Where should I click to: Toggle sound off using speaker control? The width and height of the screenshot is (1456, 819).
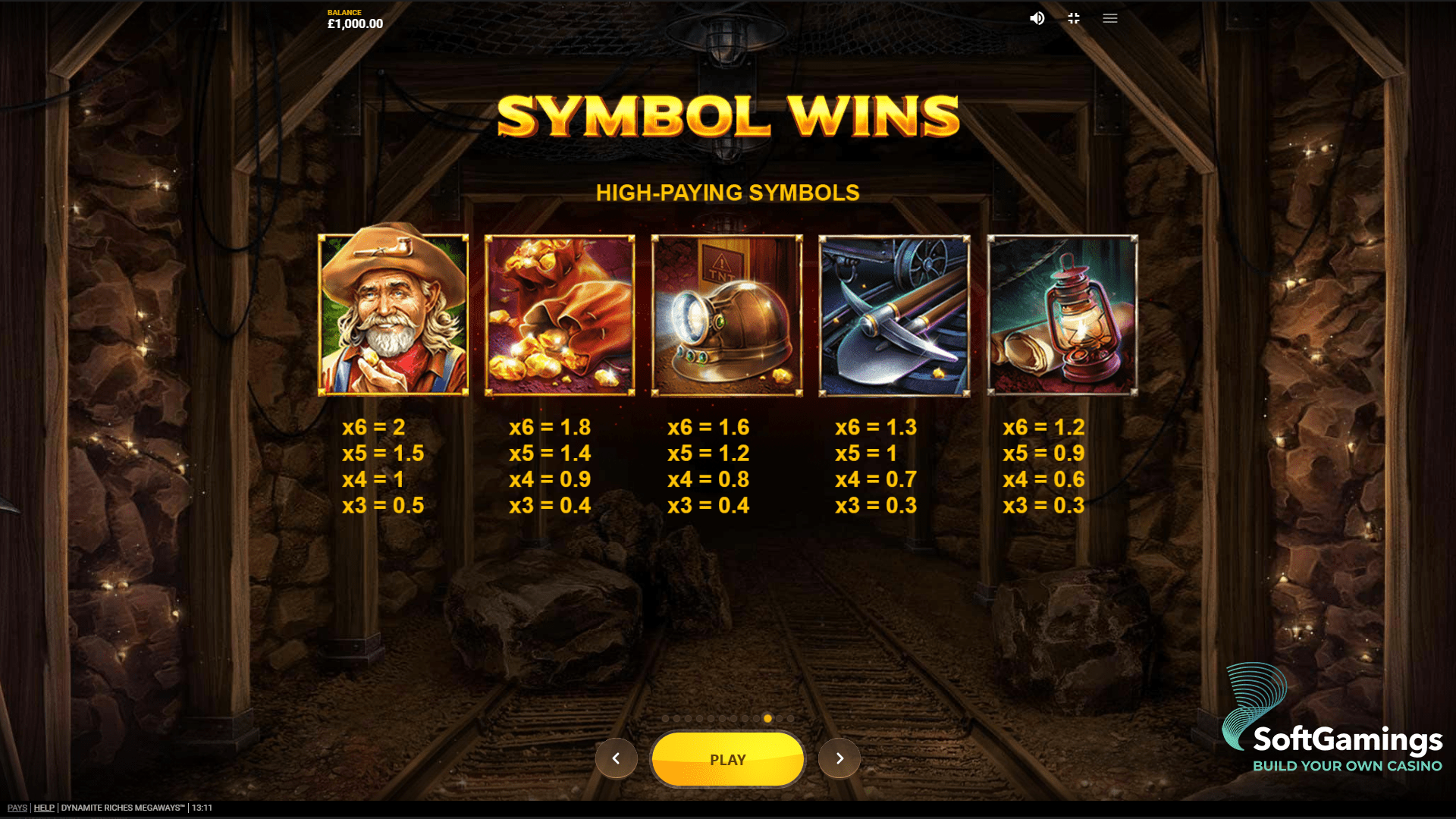(x=1037, y=18)
